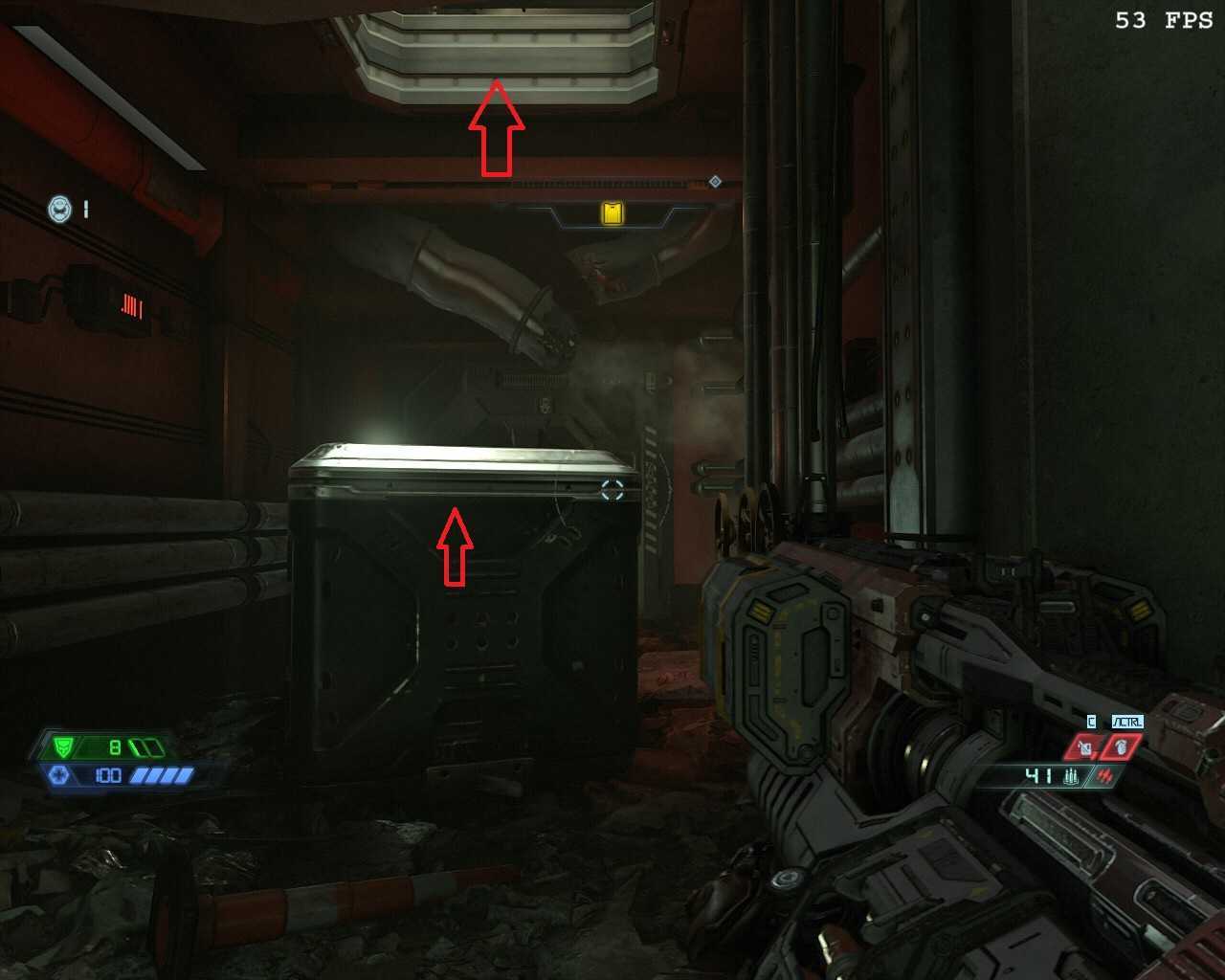
Task: Select the diamond objective marker on the compass
Action: point(715,182)
